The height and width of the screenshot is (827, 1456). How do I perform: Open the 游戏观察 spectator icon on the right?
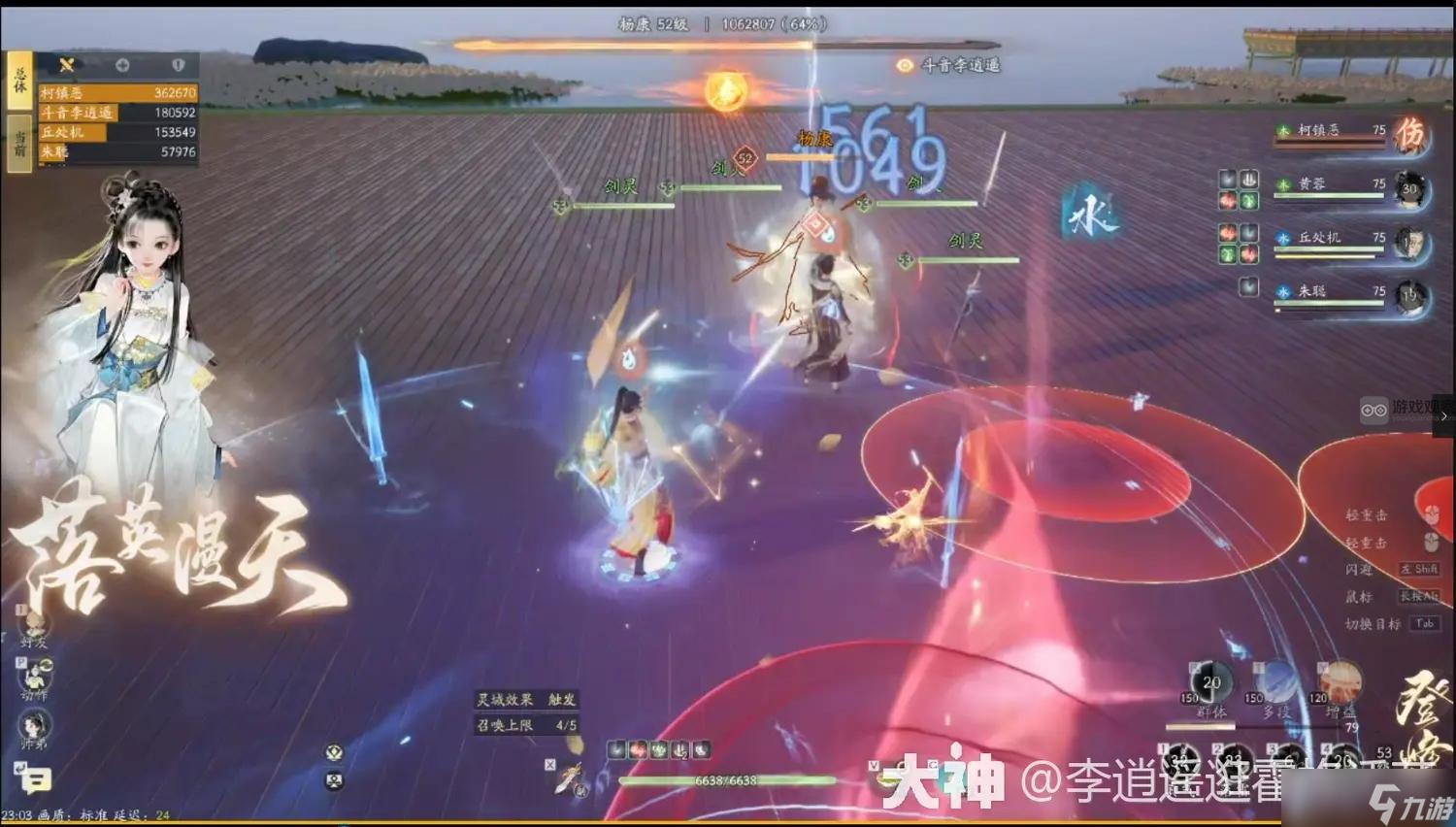coord(1373,412)
